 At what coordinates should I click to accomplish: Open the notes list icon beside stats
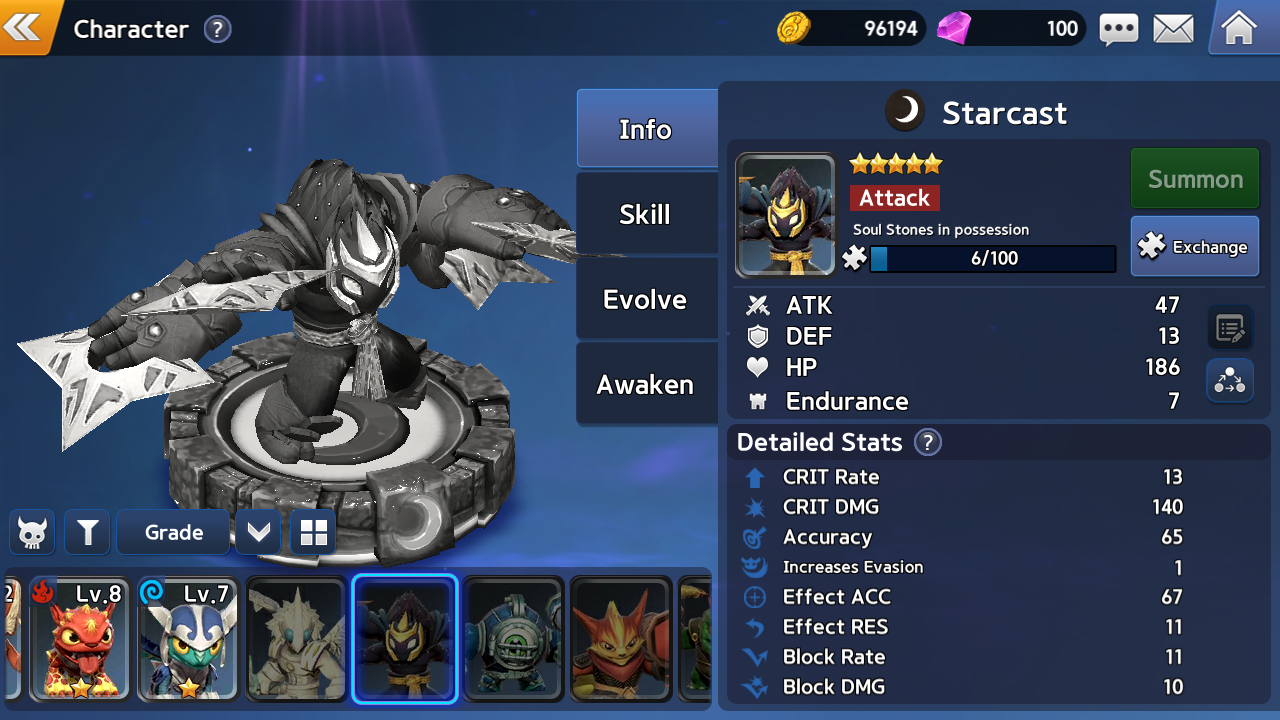tap(1229, 328)
